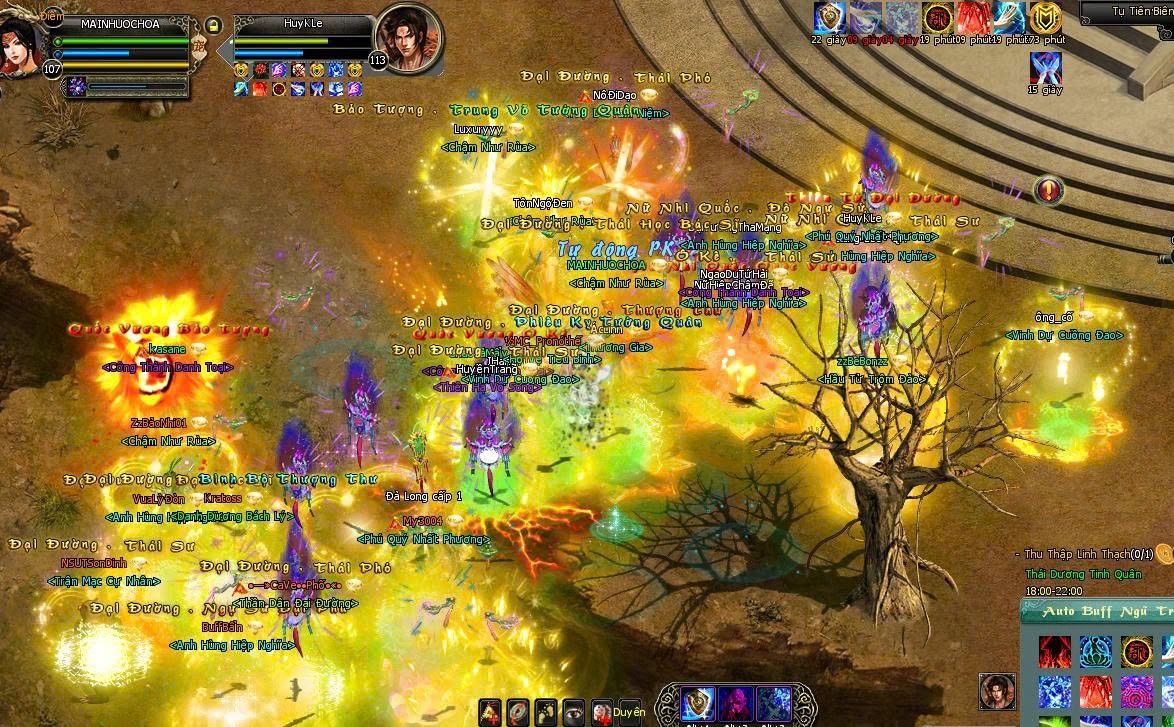
Task: Click the footprints icon on the bottom bar
Action: point(545,711)
